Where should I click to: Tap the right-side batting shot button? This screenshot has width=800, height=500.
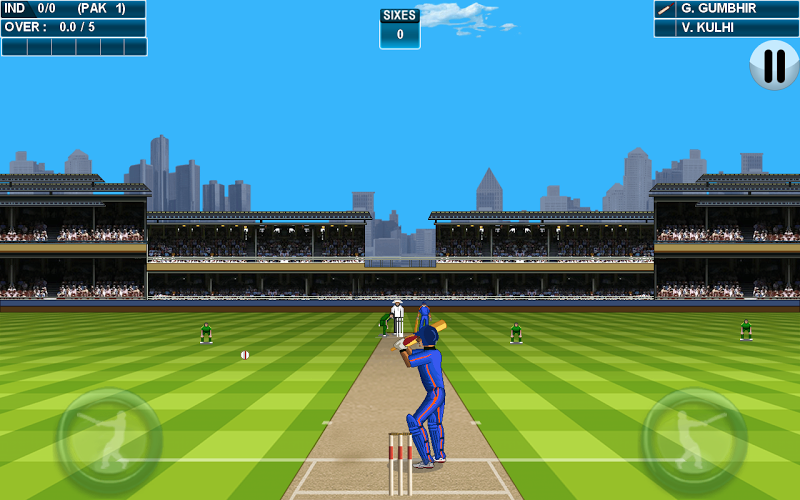(693, 438)
